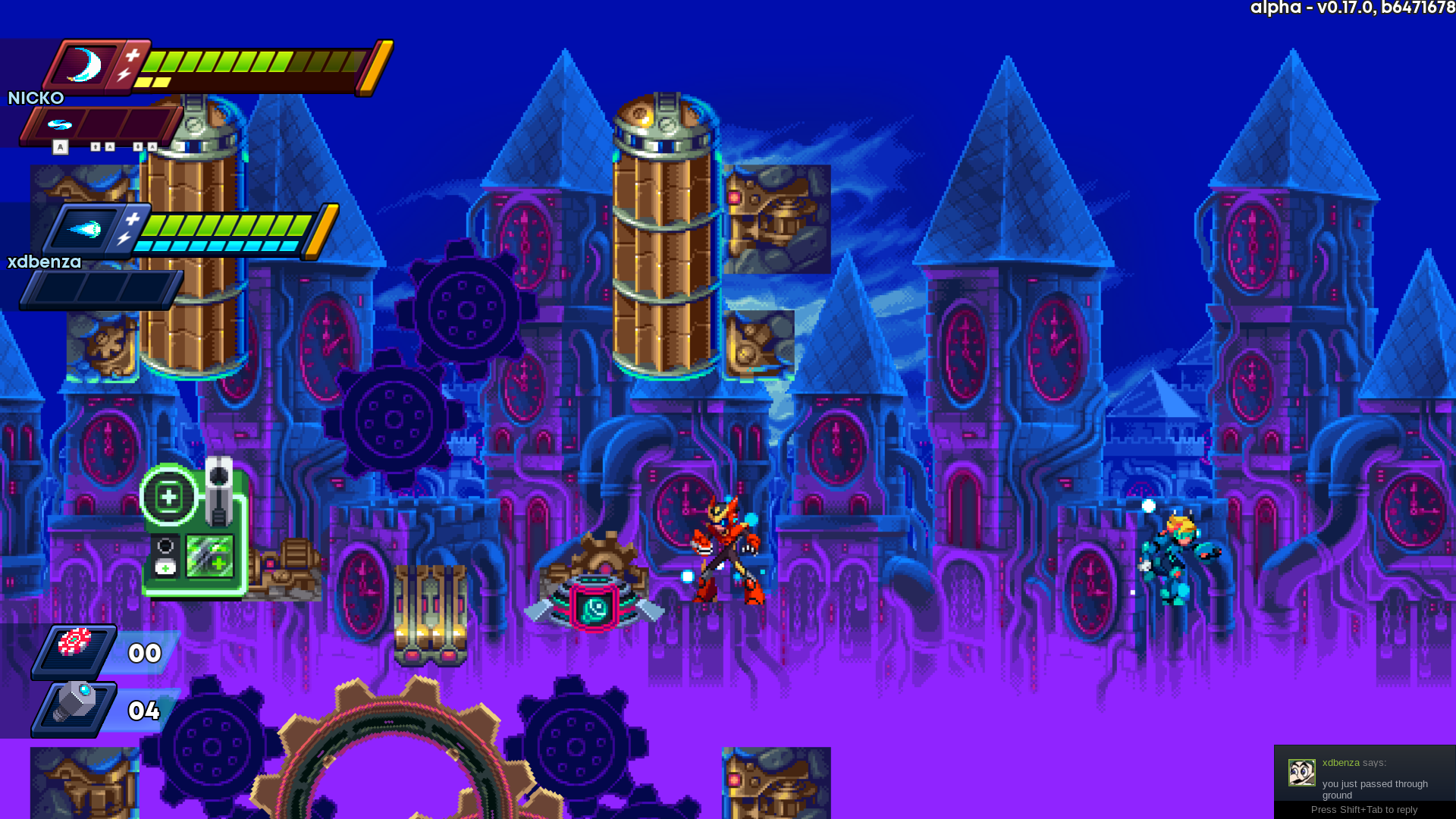Select NICKO's blue dash ability slot
The width and height of the screenshot is (1456, 819).
[x=60, y=124]
